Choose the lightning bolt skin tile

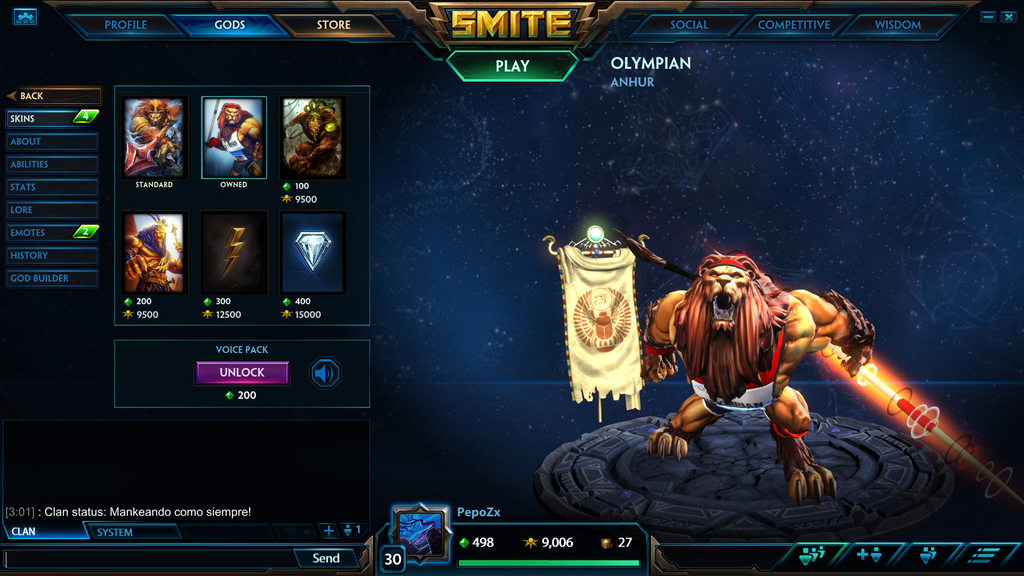click(x=234, y=252)
